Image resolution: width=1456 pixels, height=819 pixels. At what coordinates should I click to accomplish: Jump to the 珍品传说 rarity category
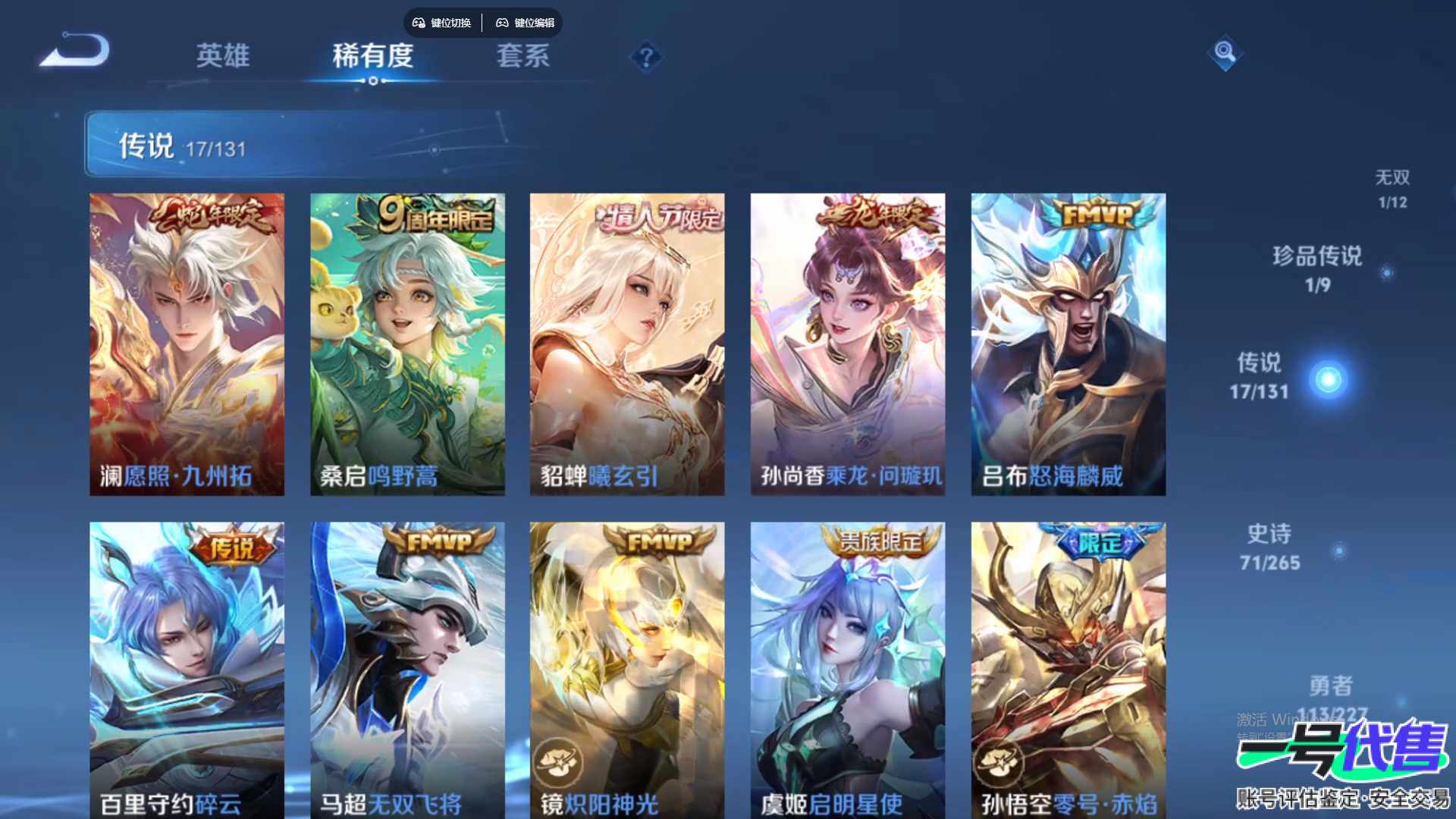tap(1318, 268)
